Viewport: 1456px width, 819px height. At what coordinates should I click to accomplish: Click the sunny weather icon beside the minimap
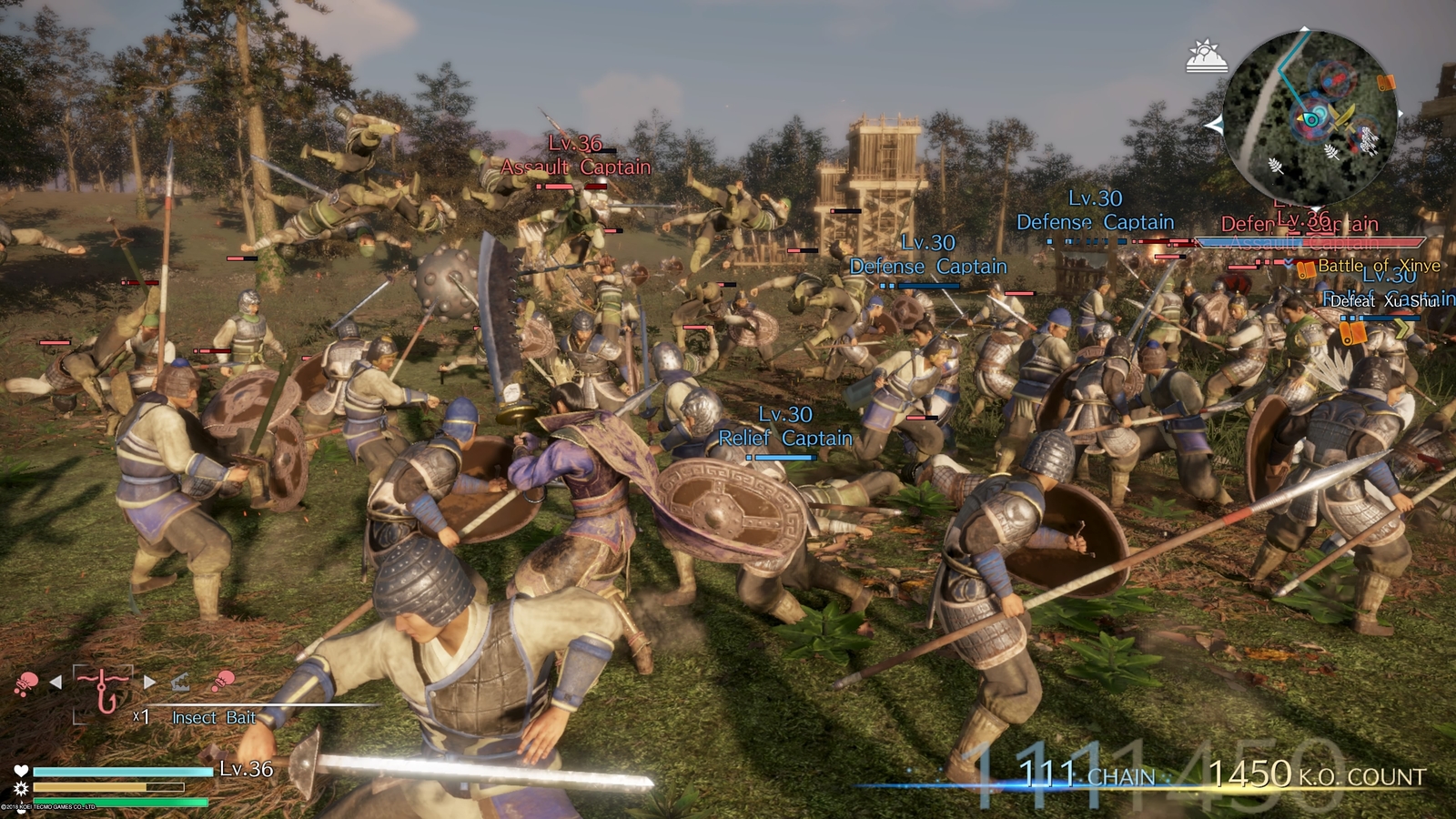pyautogui.click(x=1207, y=56)
